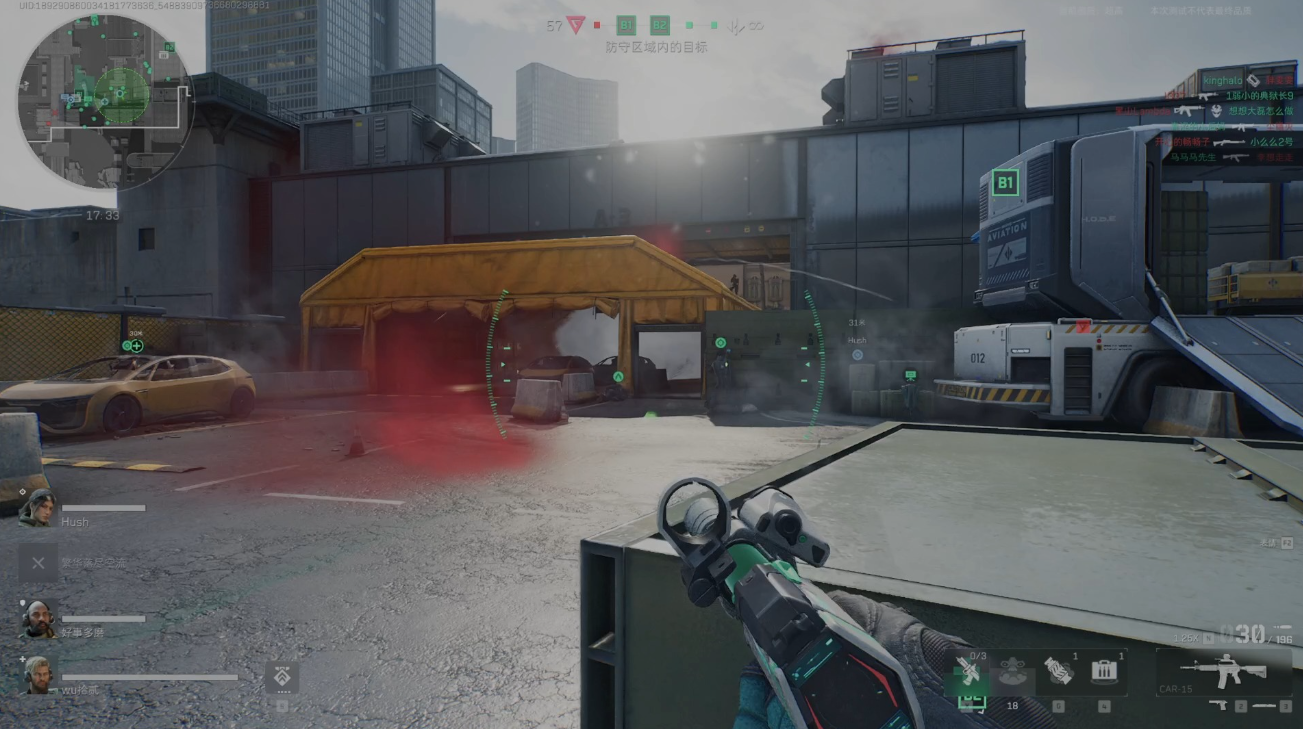Select the B2 objective indicator at top

coord(660,26)
